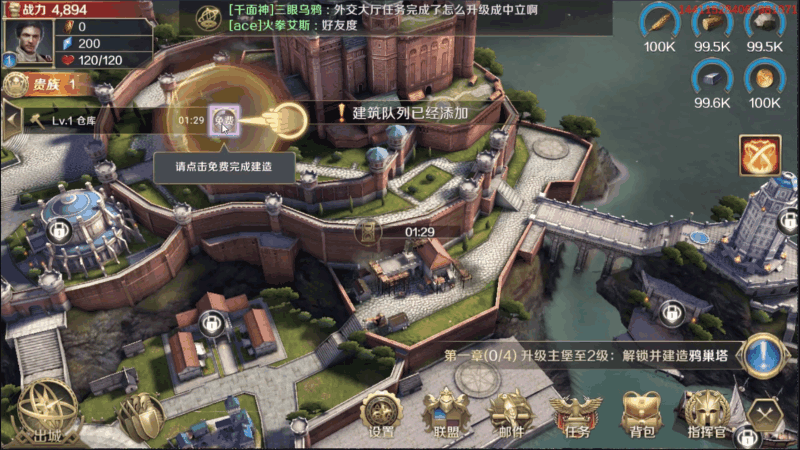Tap the 免费 free completion button

(222, 119)
